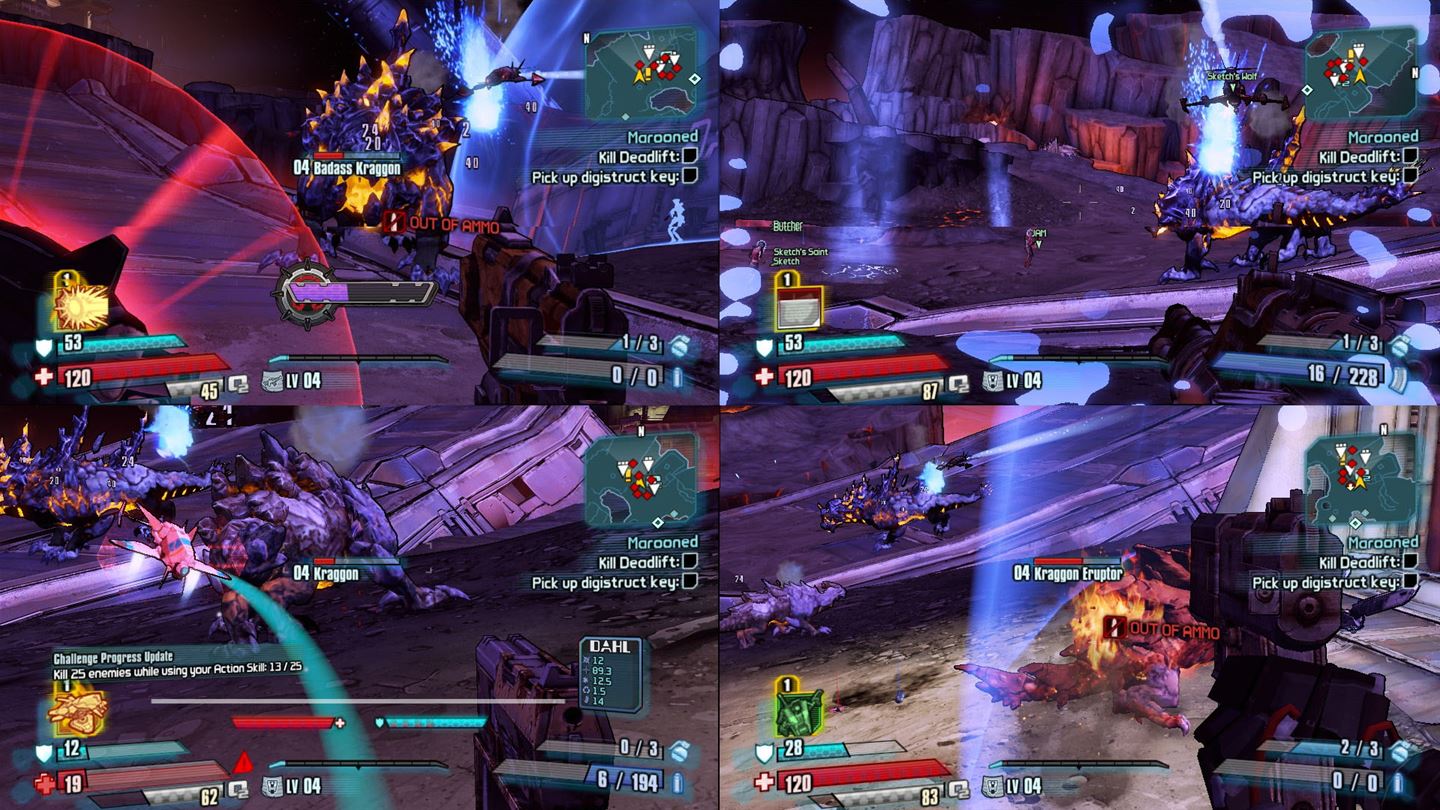Image resolution: width=1440 pixels, height=810 pixels.
Task: Click the Marooned mission title
Action: click(666, 140)
